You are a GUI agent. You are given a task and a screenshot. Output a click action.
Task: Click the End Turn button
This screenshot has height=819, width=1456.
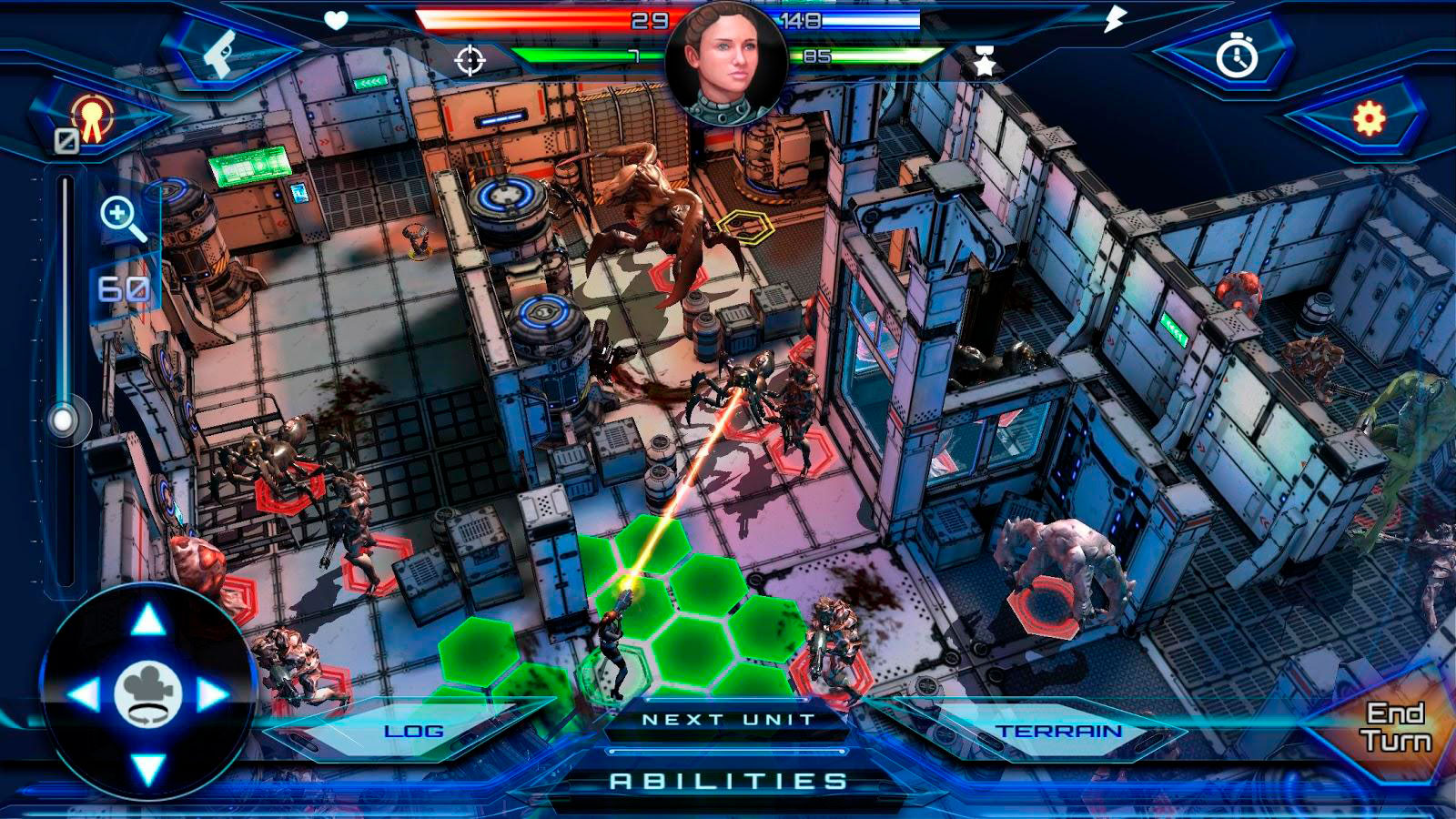pos(1395,727)
